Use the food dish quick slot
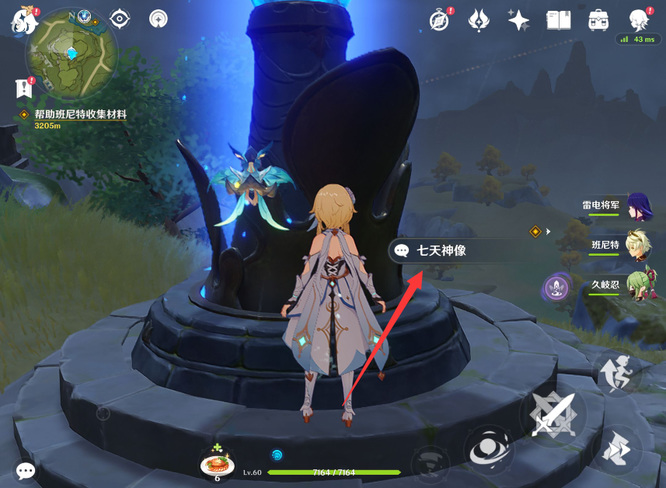 (x=217, y=463)
